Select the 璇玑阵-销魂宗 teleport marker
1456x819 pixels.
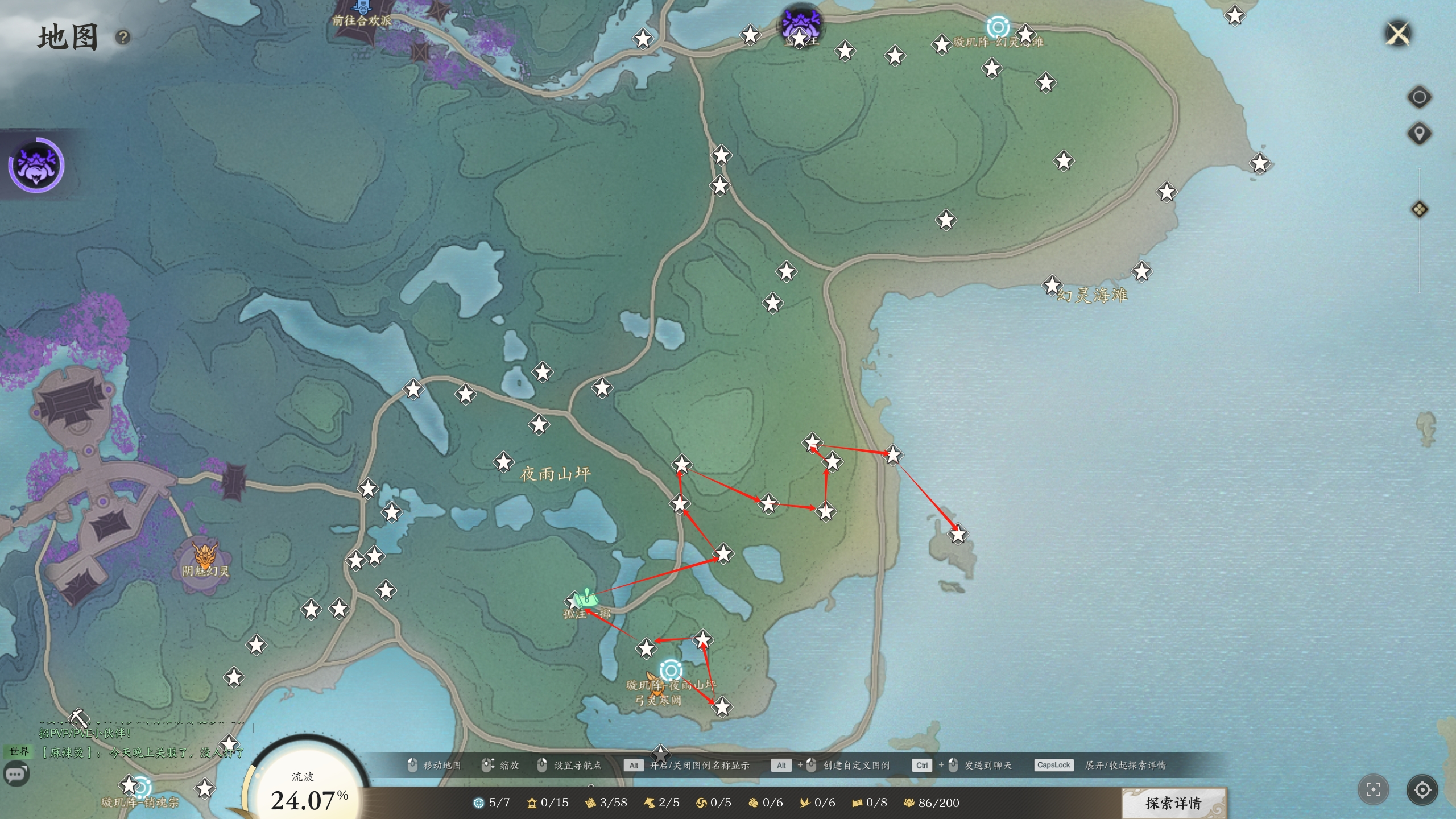click(x=142, y=787)
